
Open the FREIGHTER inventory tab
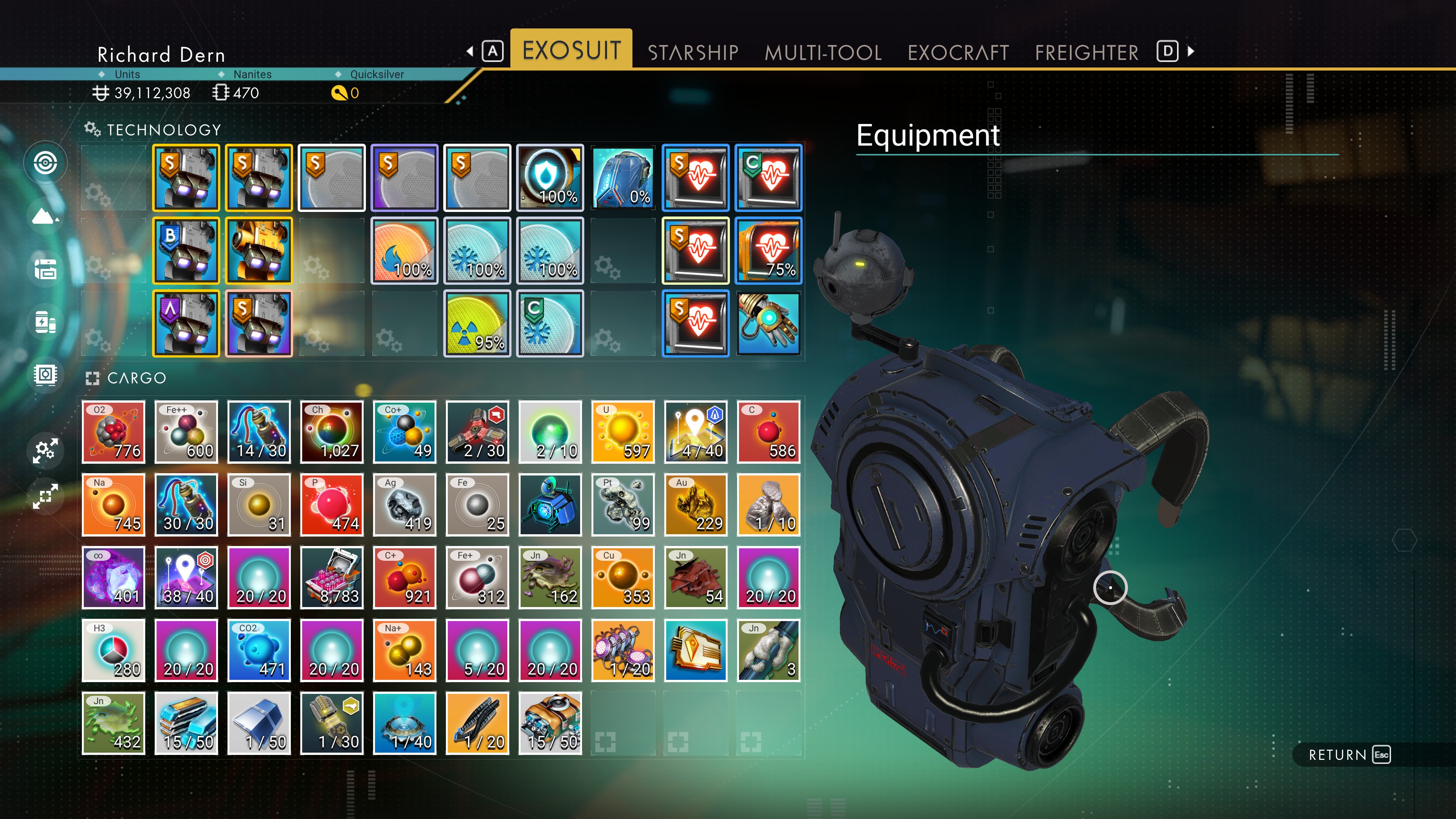coord(1086,52)
